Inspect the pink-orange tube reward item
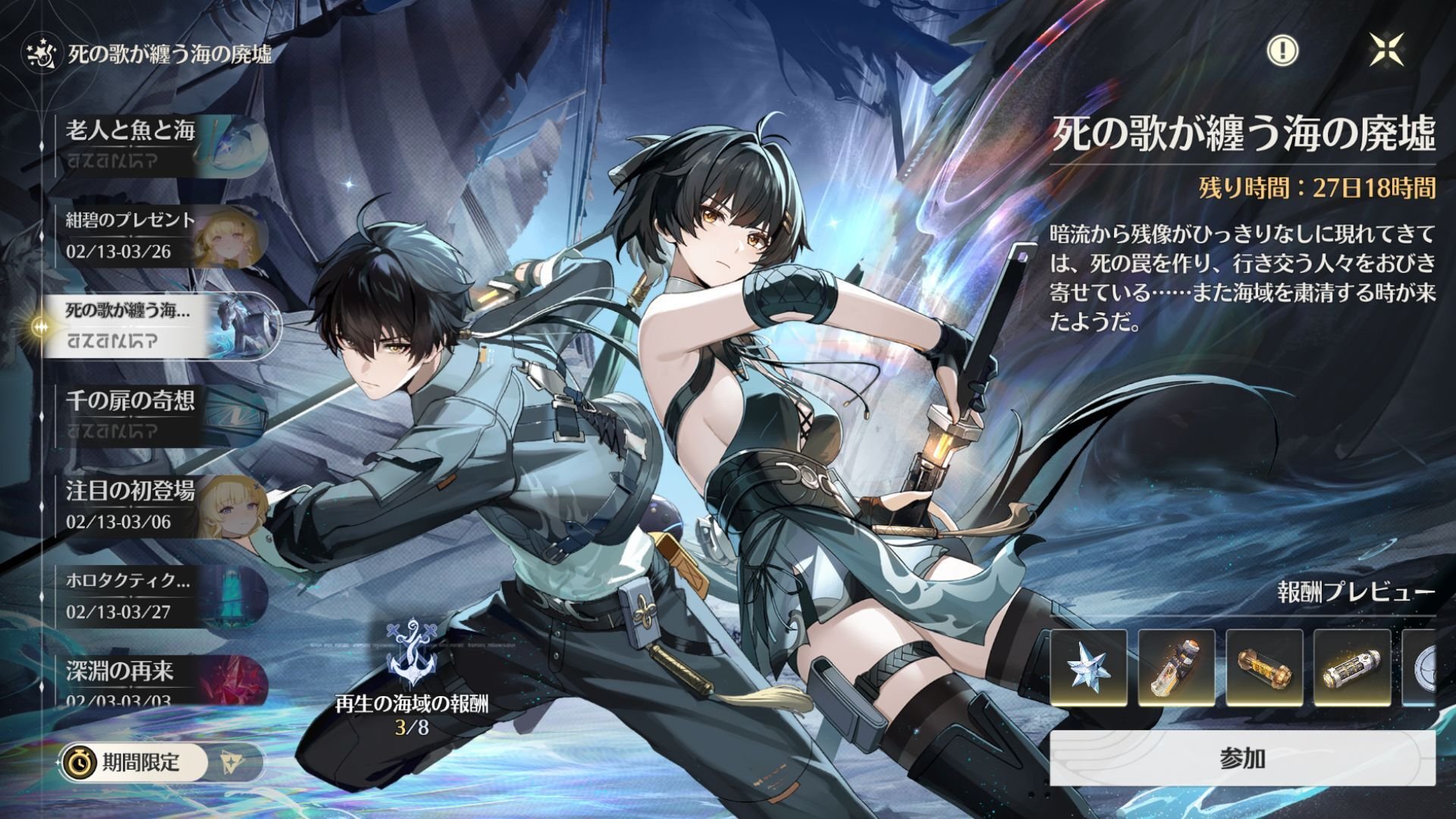This screenshot has width=1456, height=819. (x=1176, y=668)
